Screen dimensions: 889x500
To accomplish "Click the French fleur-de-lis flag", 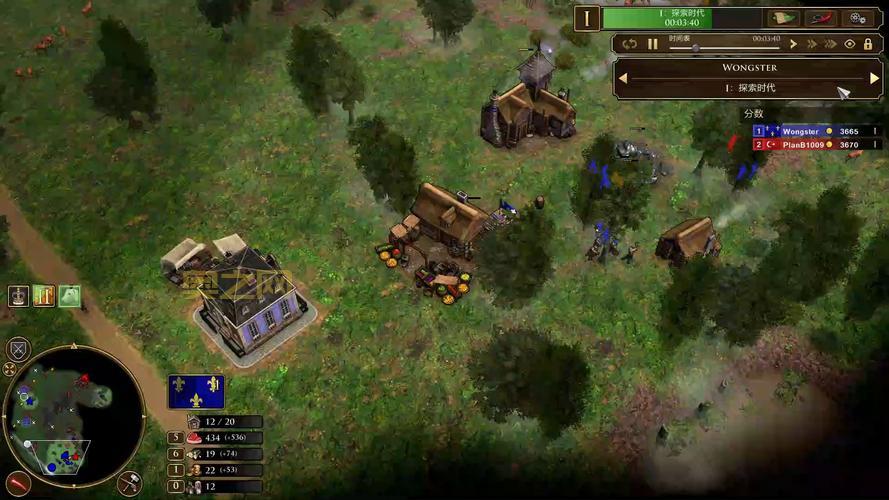I will pyautogui.click(x=195, y=392).
